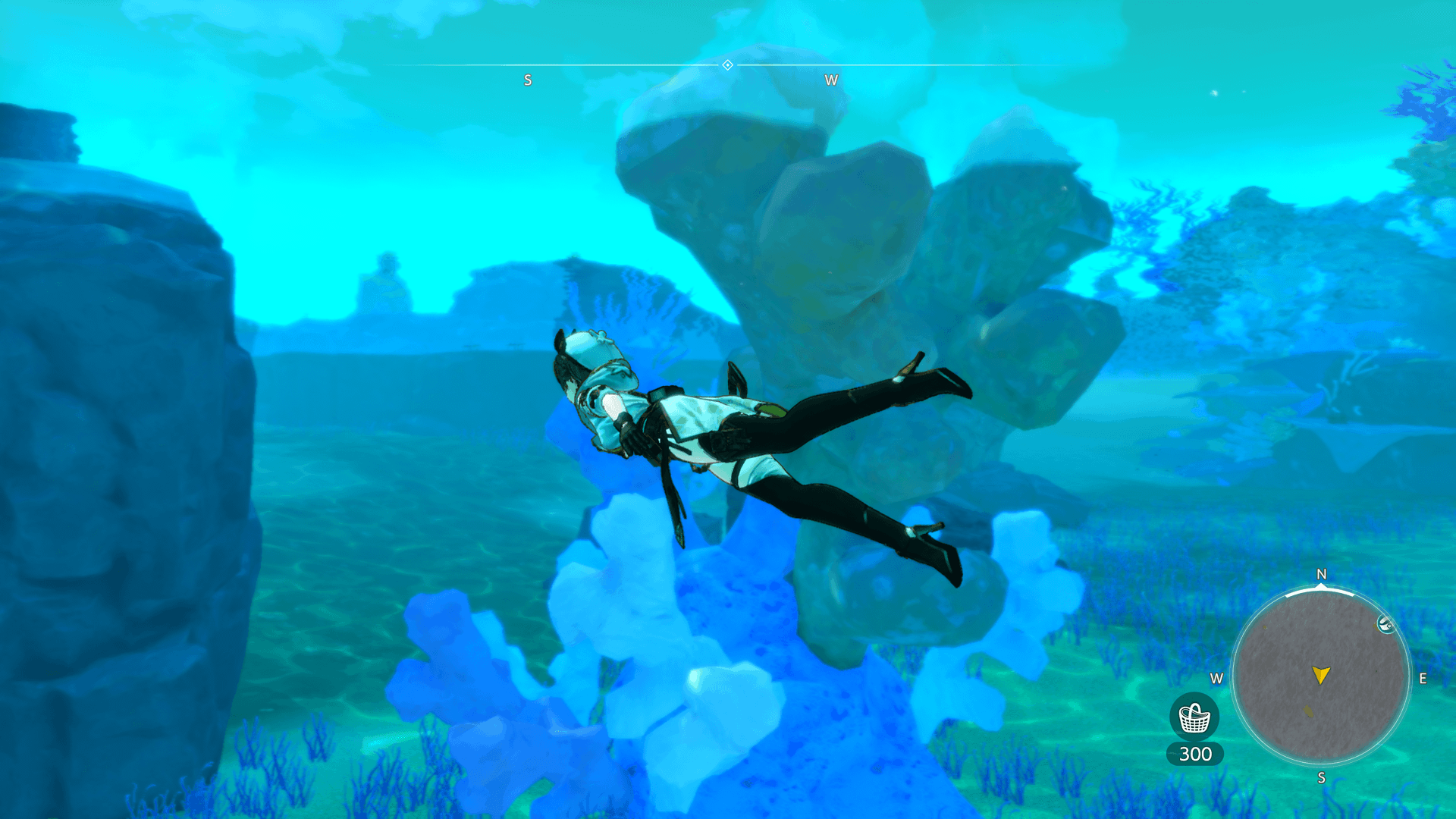
Task: Click the diamond marker on the compass bar
Action: pyautogui.click(x=727, y=65)
